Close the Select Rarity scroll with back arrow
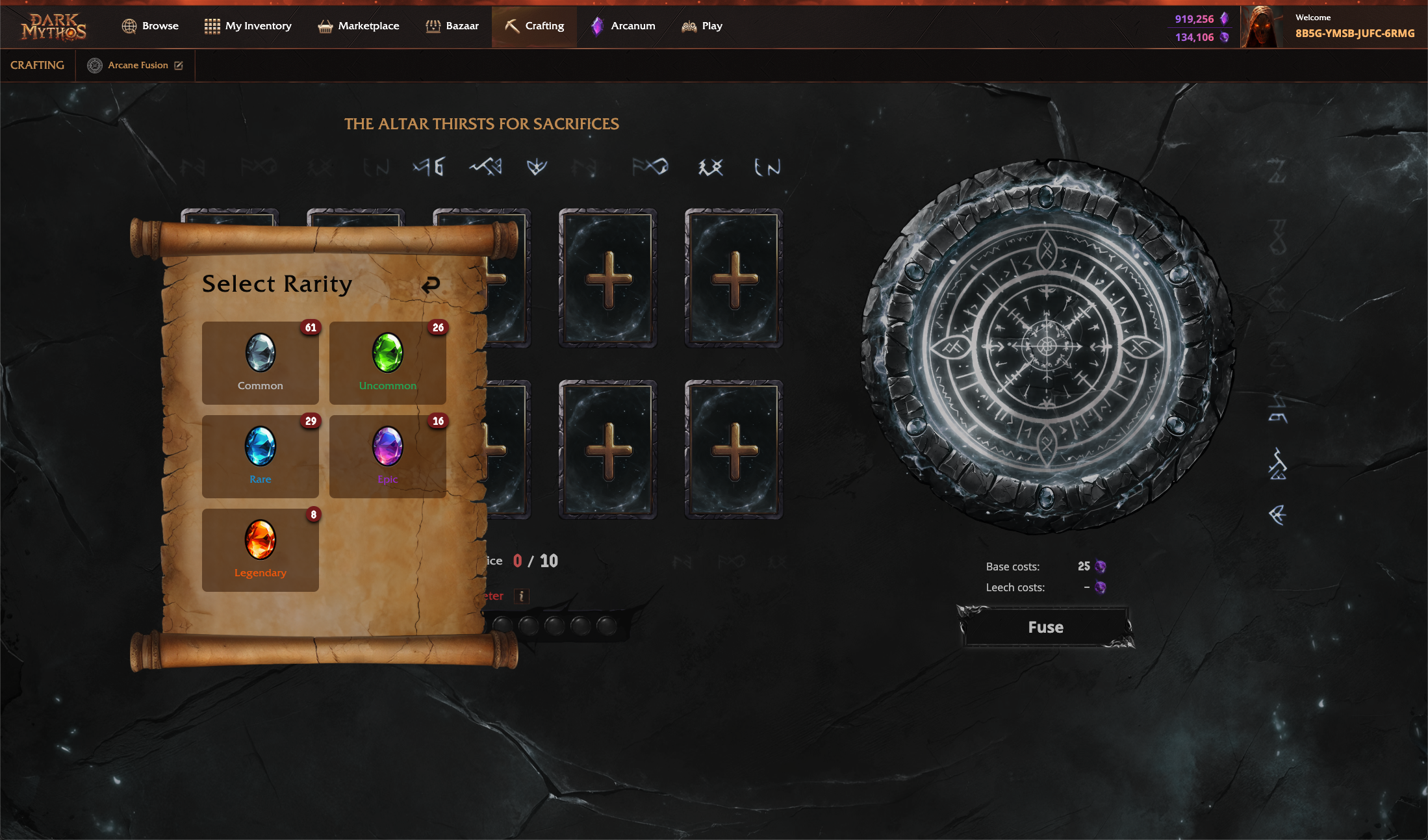Image resolution: width=1428 pixels, height=840 pixels. tap(431, 285)
